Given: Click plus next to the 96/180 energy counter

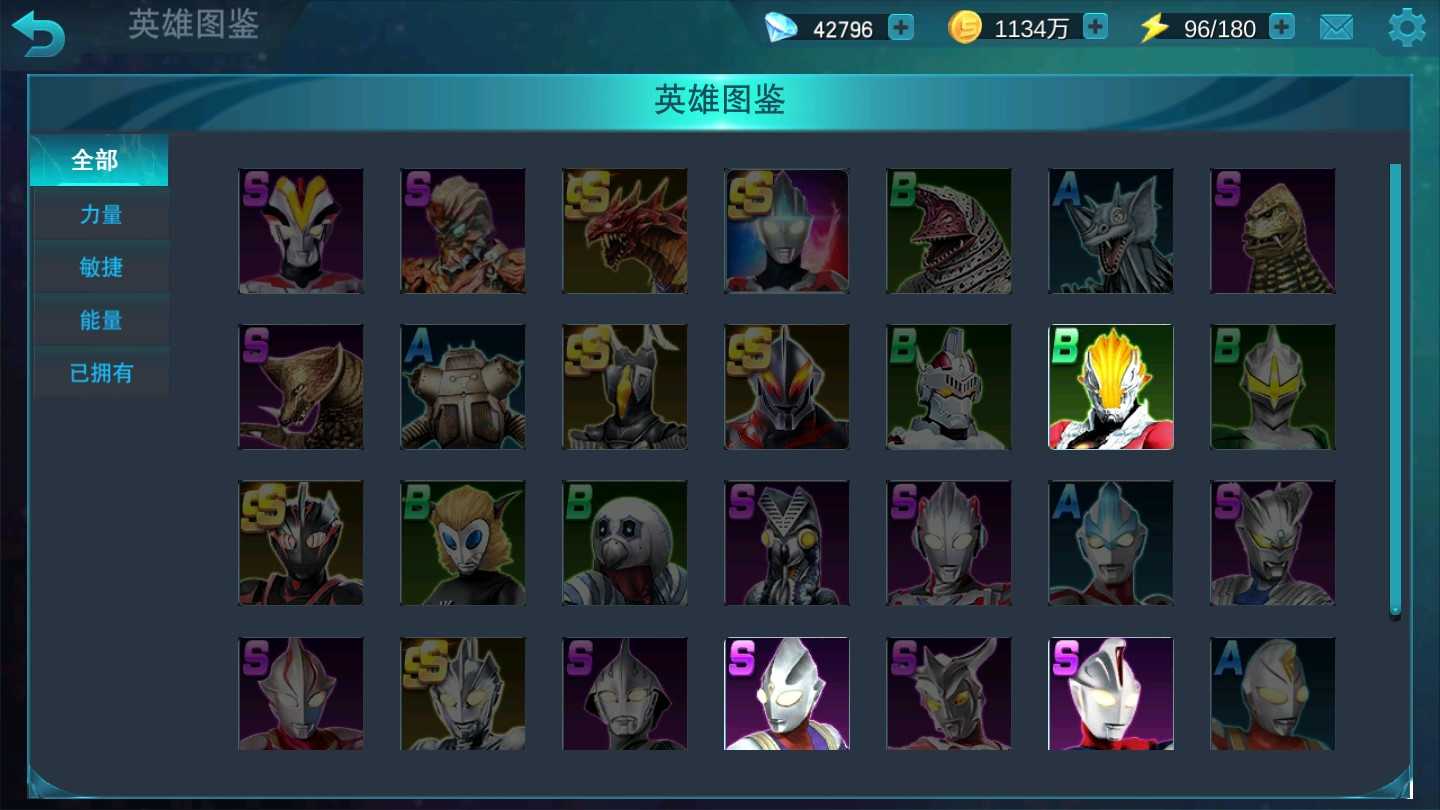Looking at the screenshot, I should click(x=1281, y=27).
